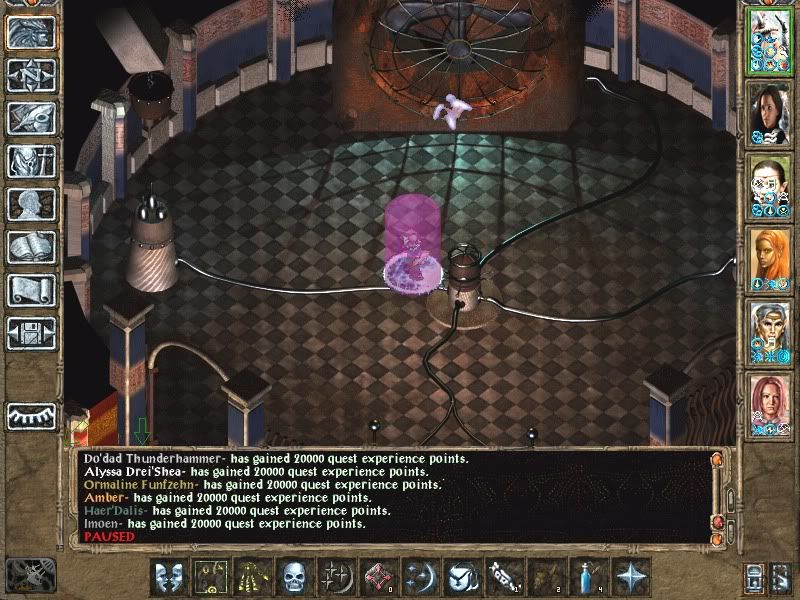The width and height of the screenshot is (800, 600).
Task: Open the journal using the quill button
Action: (x=31, y=117)
